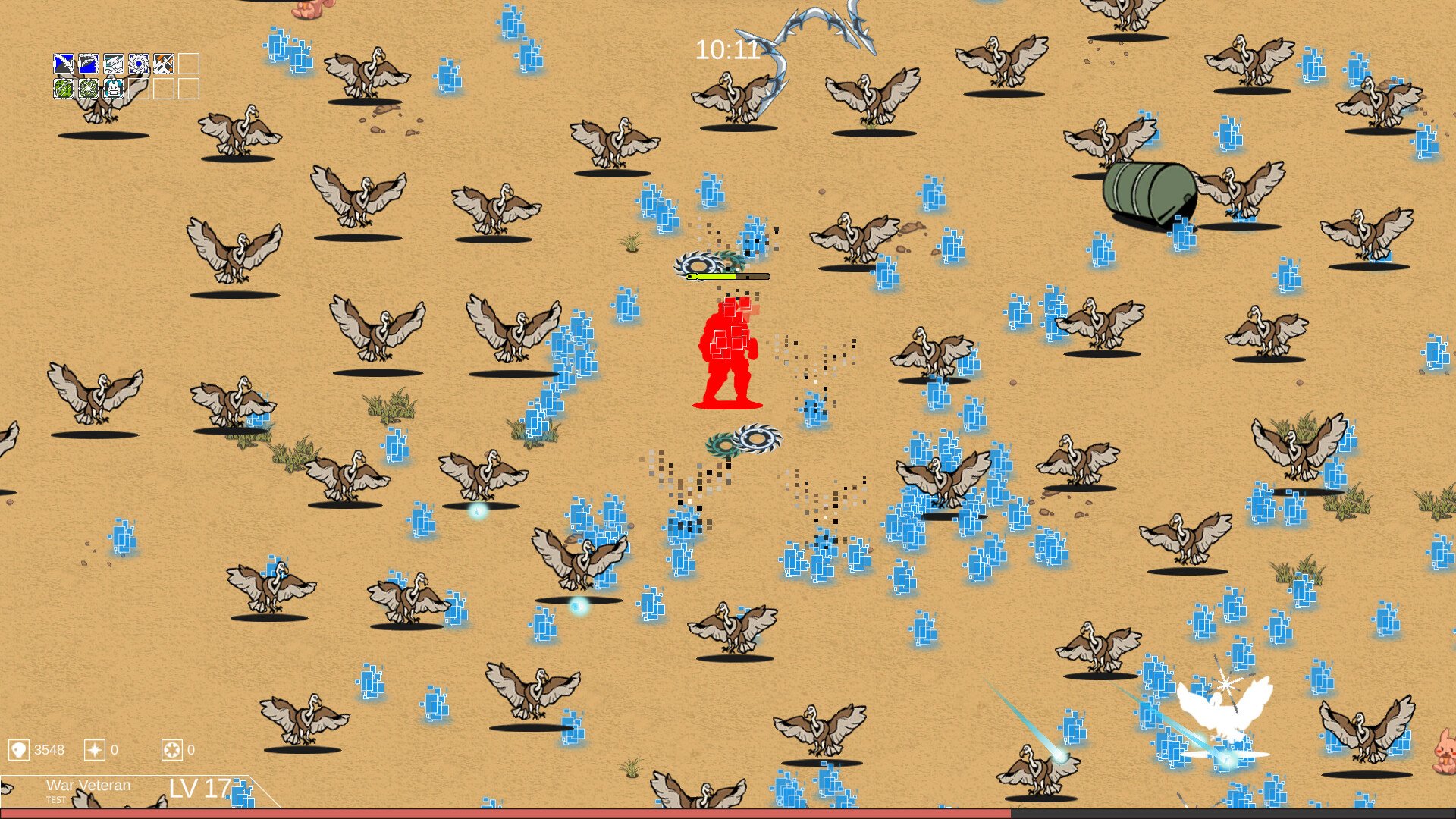This screenshot has height=819, width=1456.
Task: Select the blue thorn whip weapon icon
Action: (x=88, y=64)
